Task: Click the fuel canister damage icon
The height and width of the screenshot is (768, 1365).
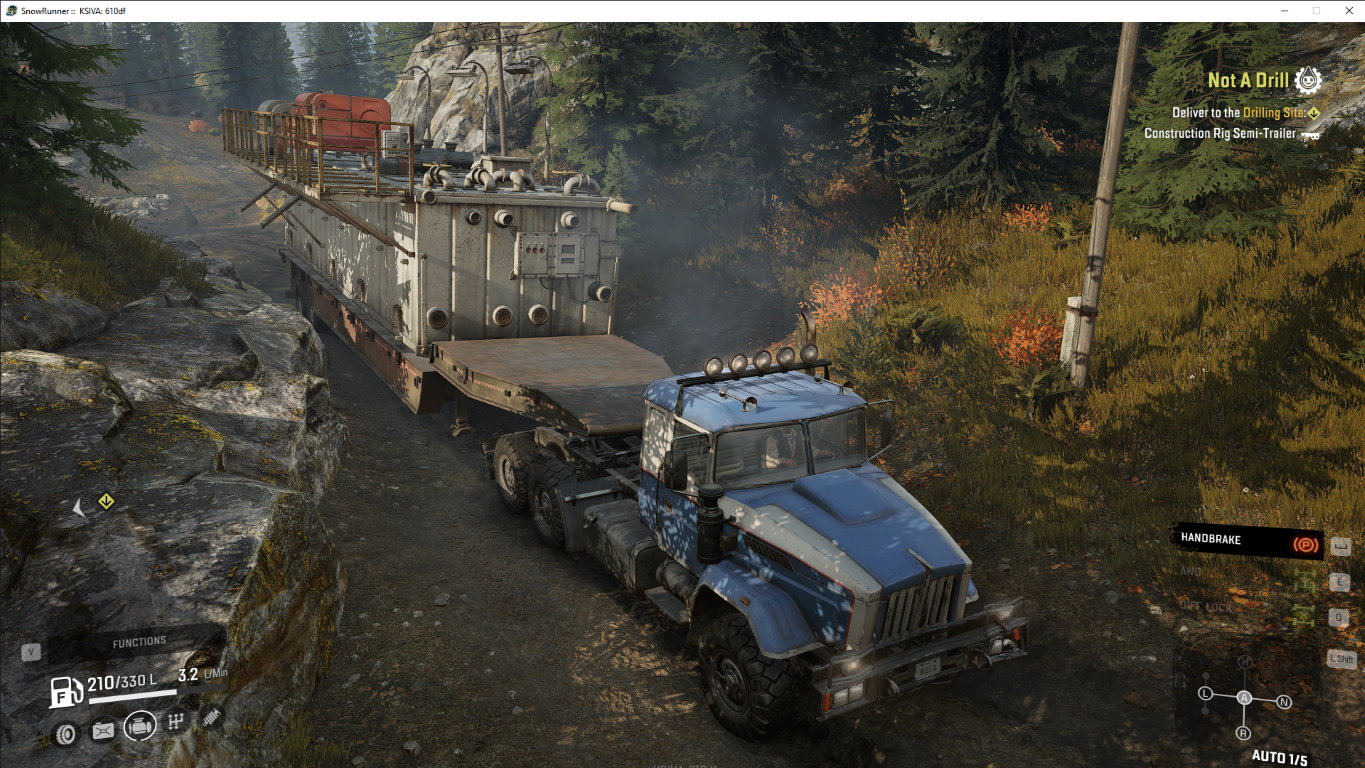Action: point(103,731)
